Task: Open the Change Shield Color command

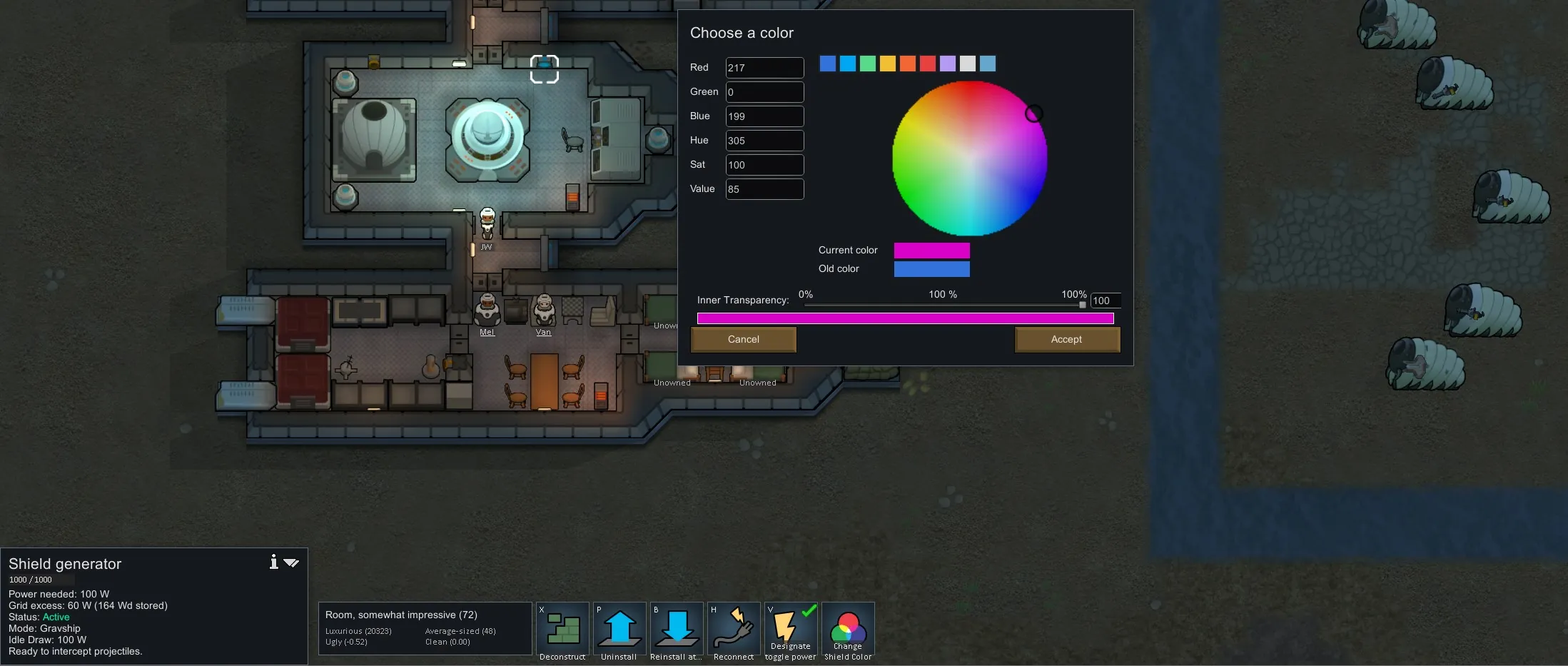Action: pyautogui.click(x=848, y=630)
